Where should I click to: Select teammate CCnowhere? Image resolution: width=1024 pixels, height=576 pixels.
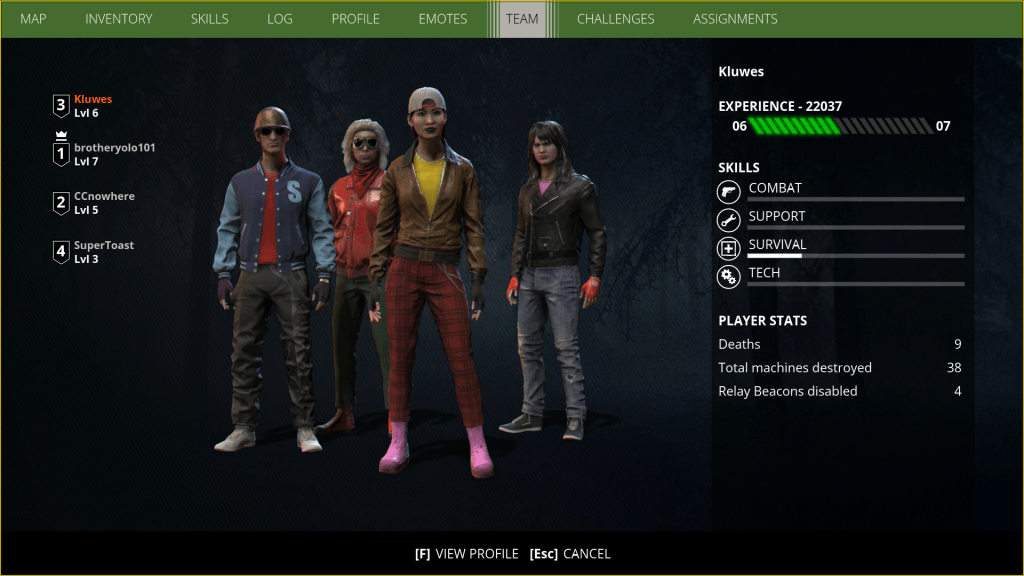[104, 203]
